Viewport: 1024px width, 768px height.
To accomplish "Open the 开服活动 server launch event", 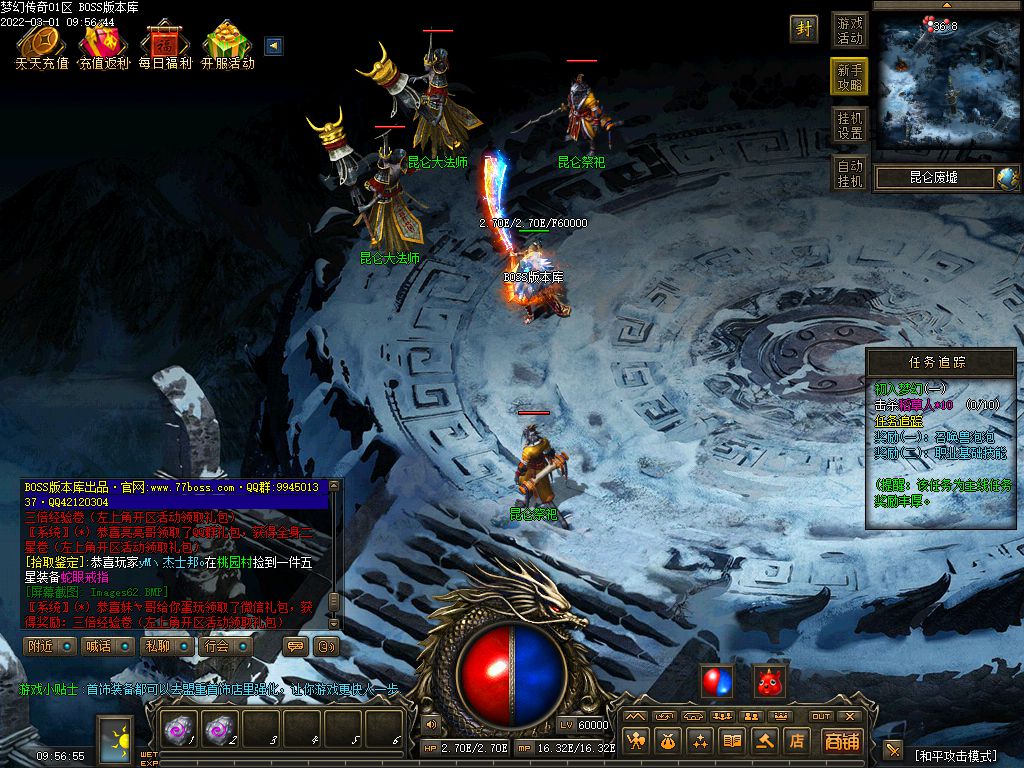I will [227, 46].
